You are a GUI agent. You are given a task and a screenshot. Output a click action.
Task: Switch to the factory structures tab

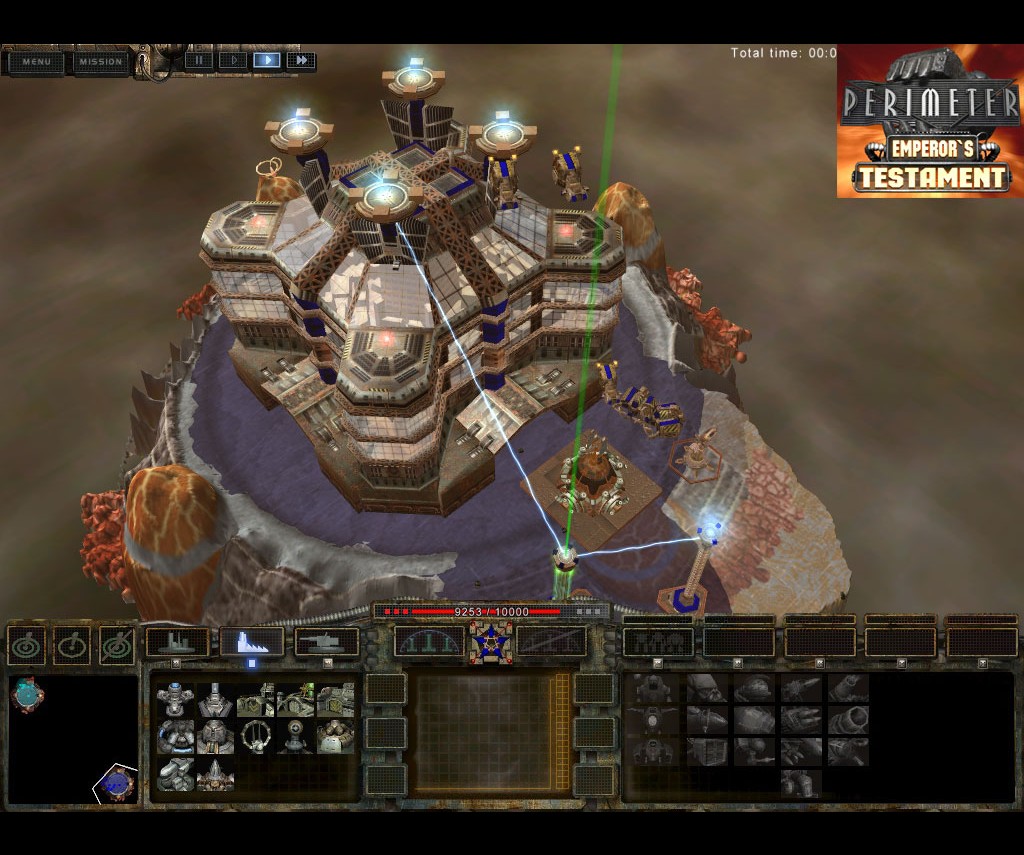(252, 642)
